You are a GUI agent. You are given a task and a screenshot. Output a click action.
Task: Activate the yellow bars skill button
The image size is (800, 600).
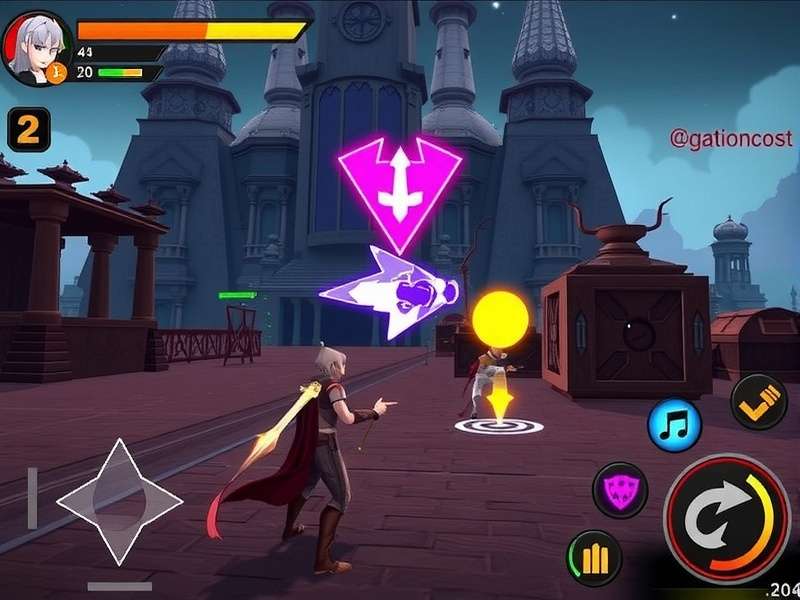pyautogui.click(x=594, y=558)
